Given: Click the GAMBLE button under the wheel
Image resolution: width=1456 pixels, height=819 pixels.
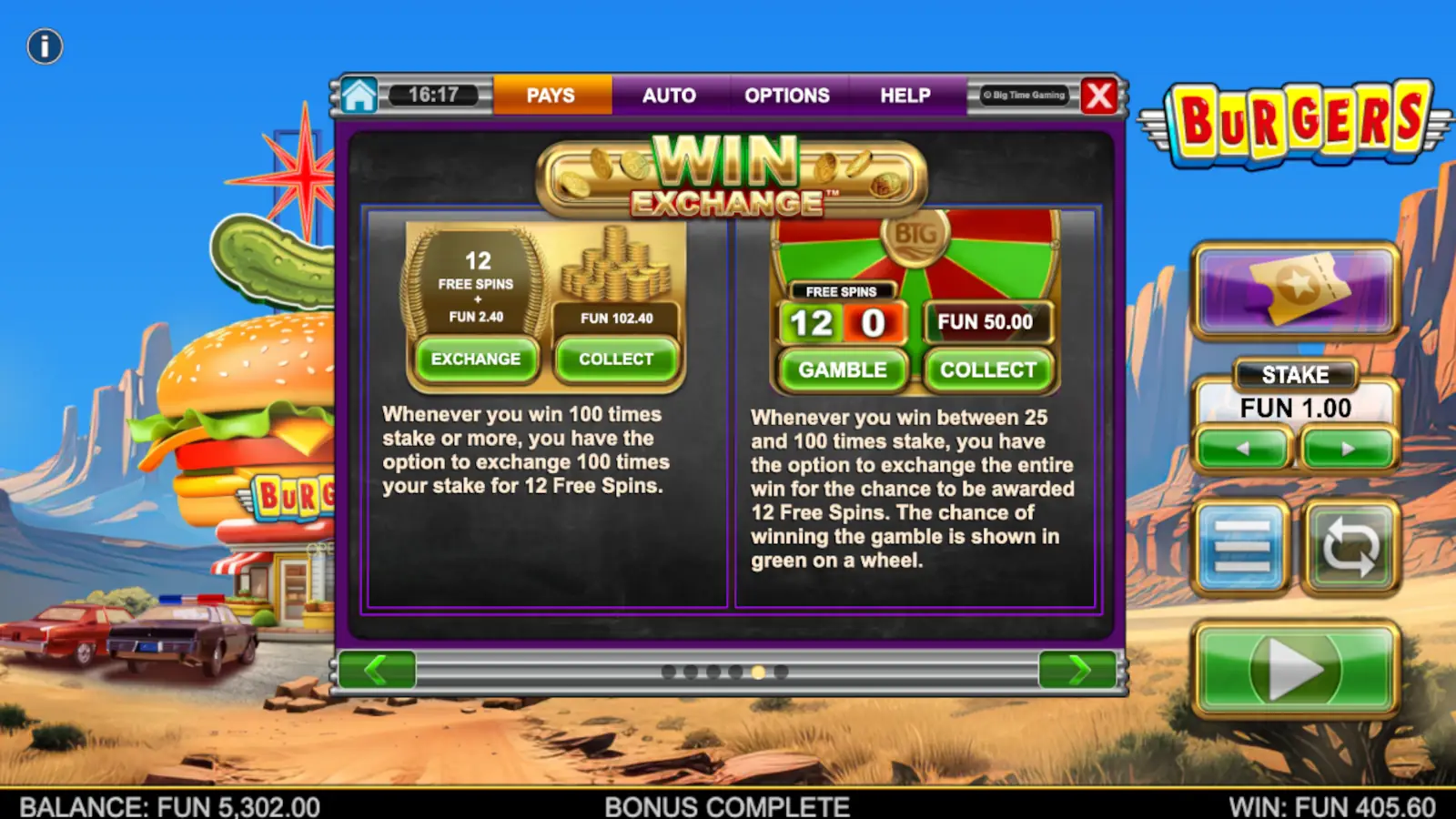Looking at the screenshot, I should tap(842, 370).
